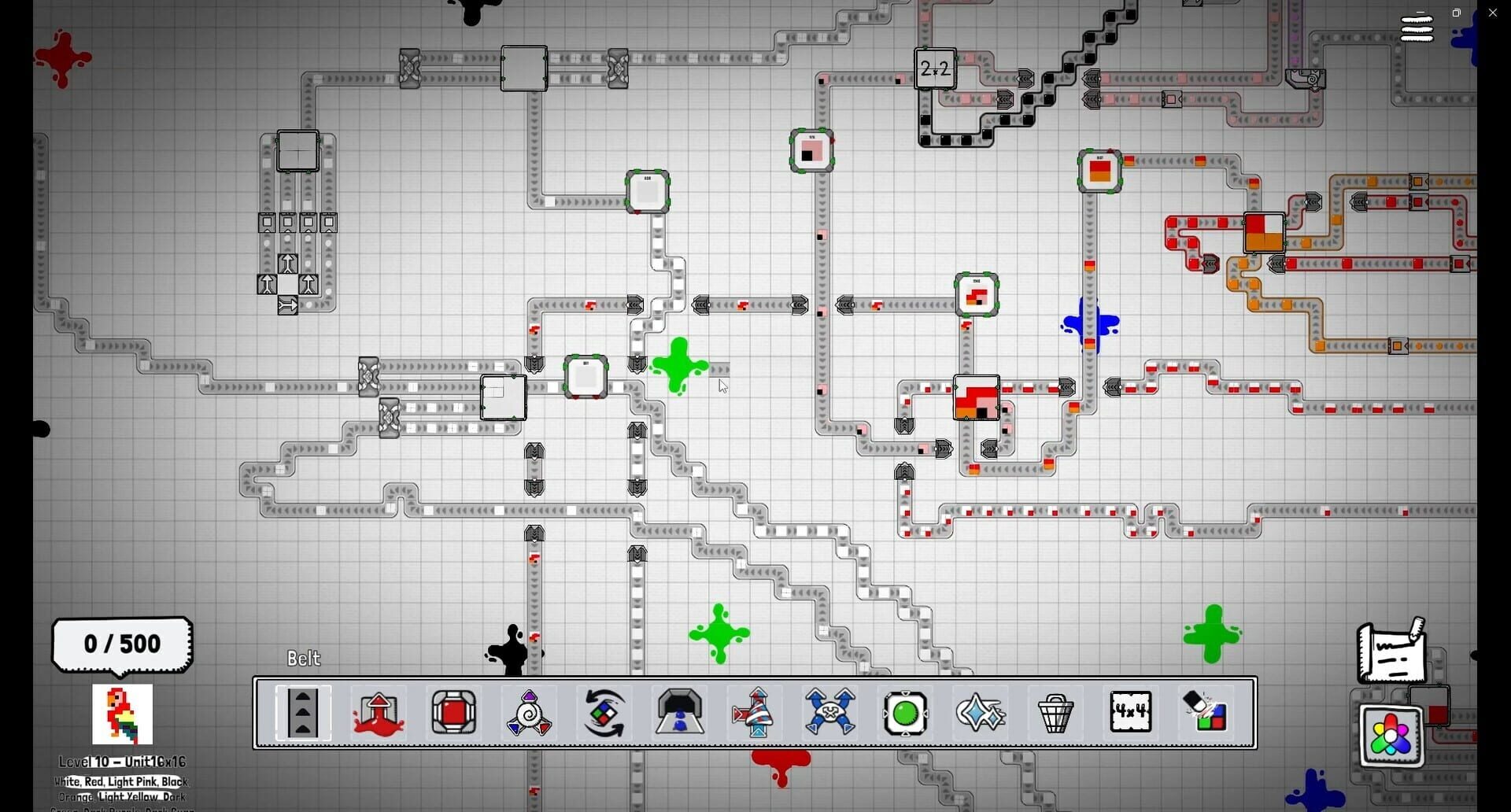Image resolution: width=1511 pixels, height=812 pixels.
Task: Click the Level 10 goal shape thumbnail
Action: (122, 714)
